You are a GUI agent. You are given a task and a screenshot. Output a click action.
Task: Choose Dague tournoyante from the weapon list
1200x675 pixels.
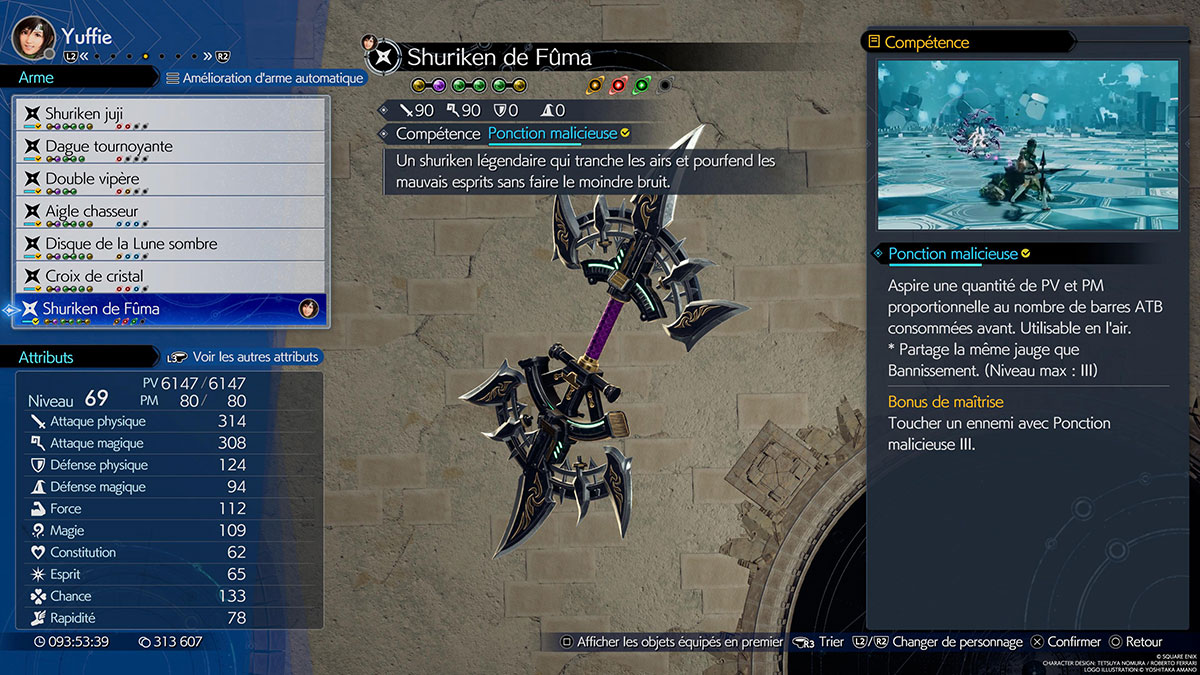pyautogui.click(x=172, y=147)
